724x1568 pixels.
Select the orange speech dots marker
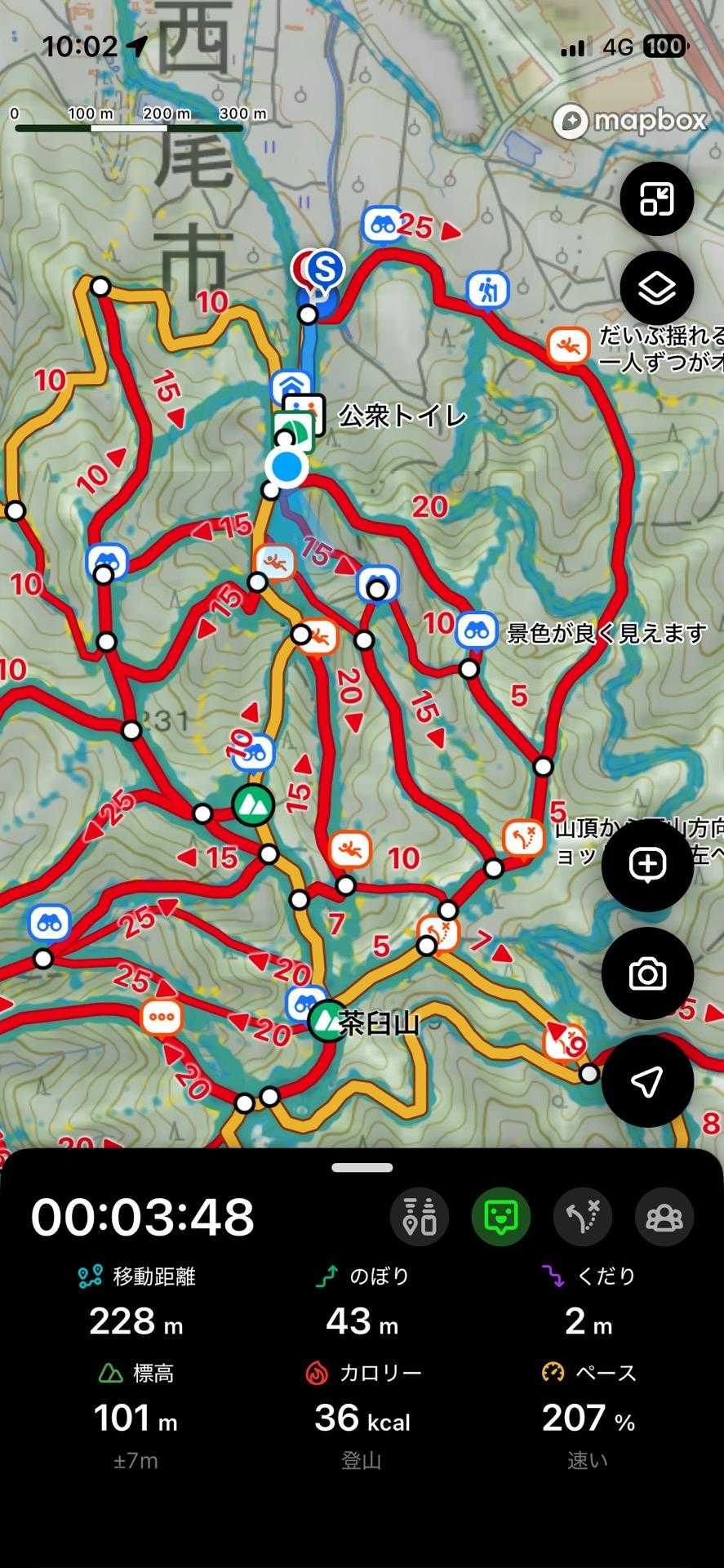(162, 1018)
